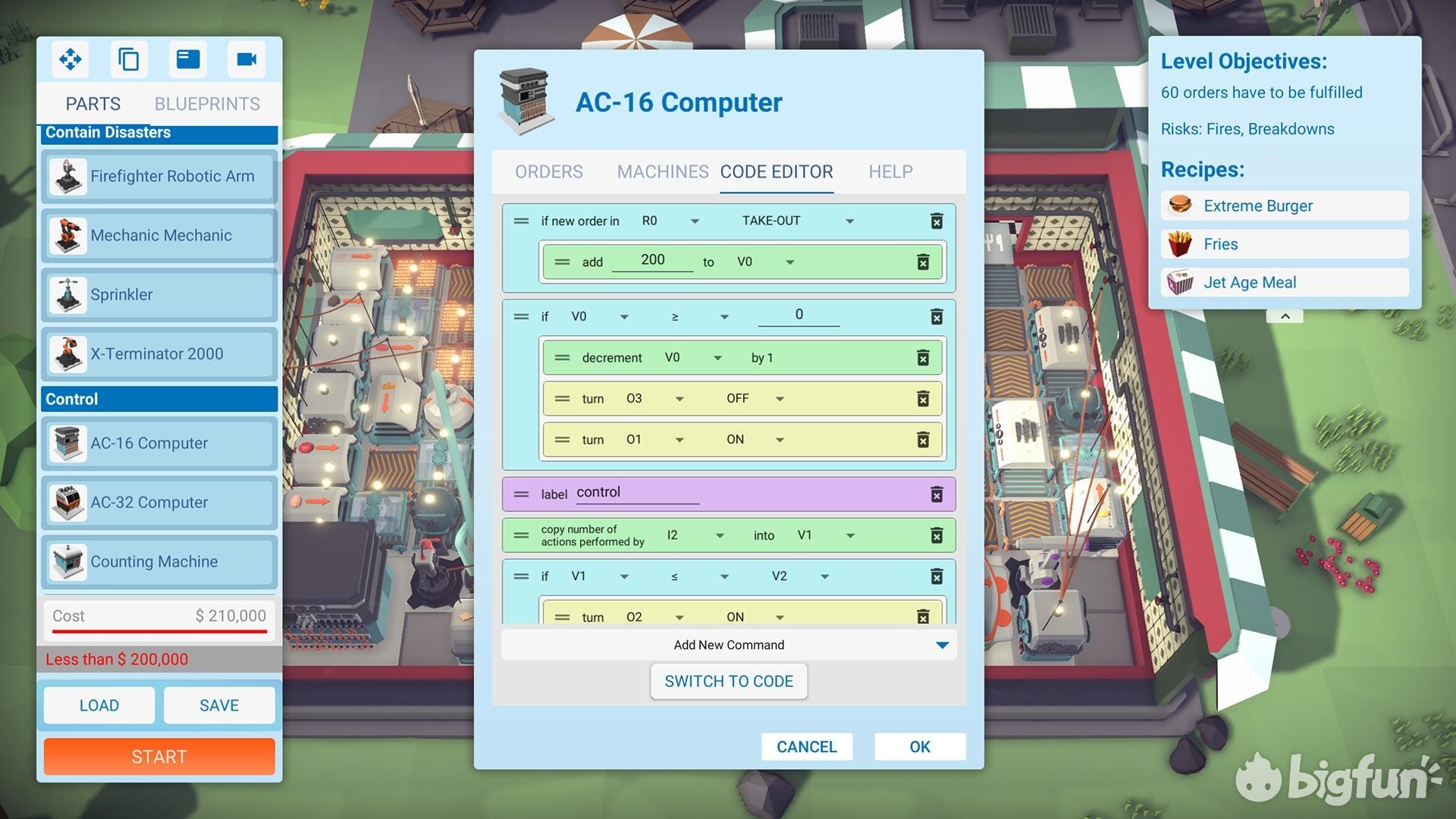This screenshot has width=1456, height=819.
Task: Activate the camera icon tool
Action: 246,59
